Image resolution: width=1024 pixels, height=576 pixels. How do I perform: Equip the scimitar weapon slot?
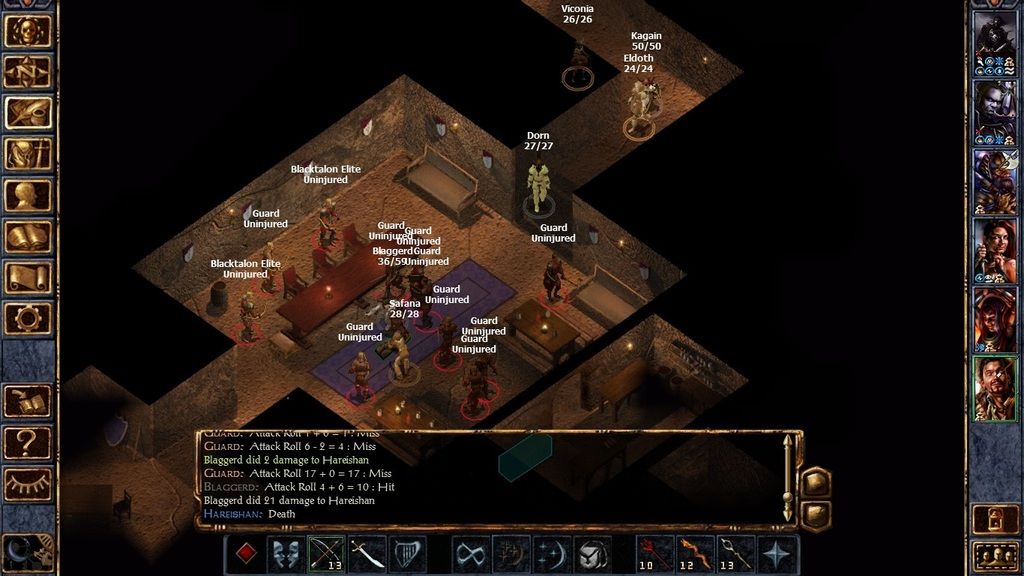(x=367, y=554)
